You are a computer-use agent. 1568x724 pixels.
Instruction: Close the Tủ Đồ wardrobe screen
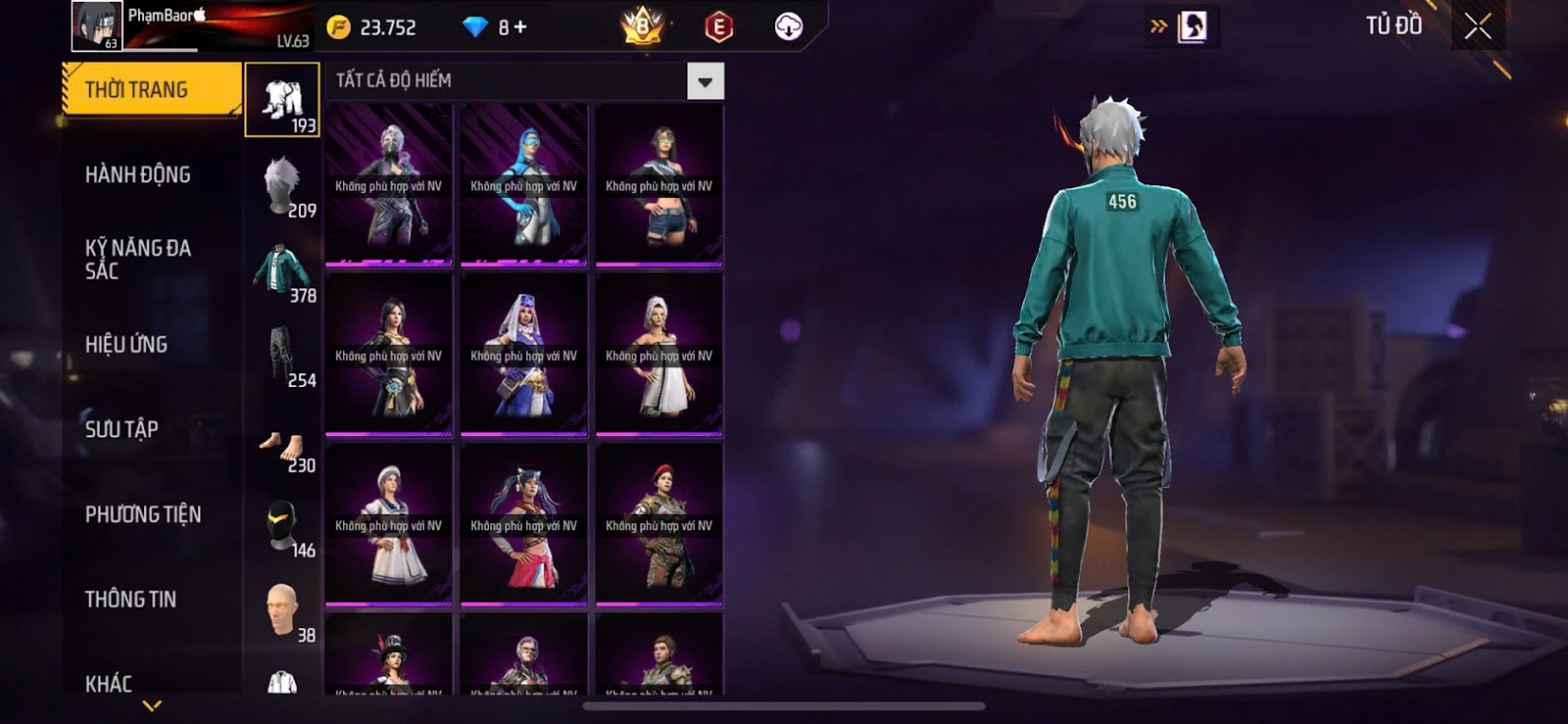coord(1477,26)
